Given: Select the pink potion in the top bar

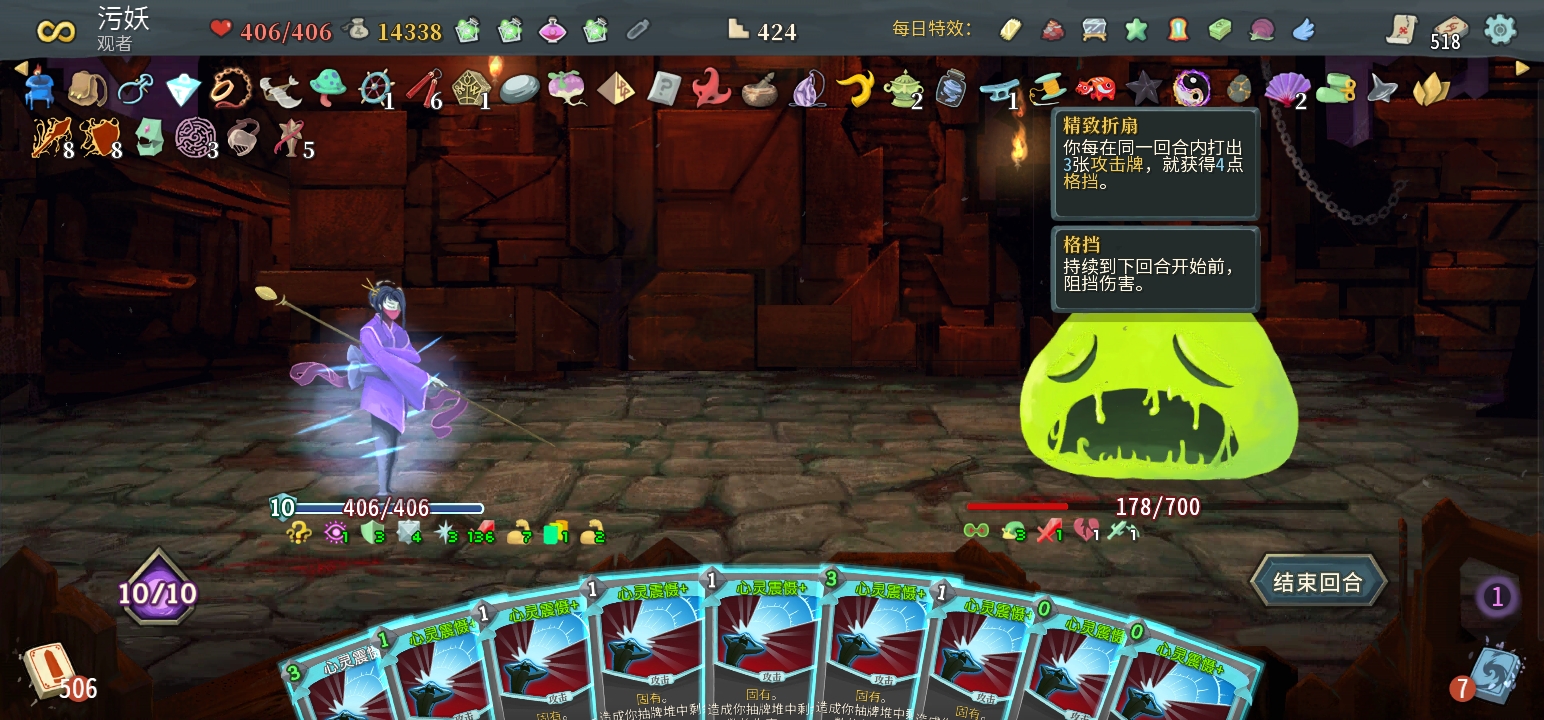Looking at the screenshot, I should tap(553, 31).
